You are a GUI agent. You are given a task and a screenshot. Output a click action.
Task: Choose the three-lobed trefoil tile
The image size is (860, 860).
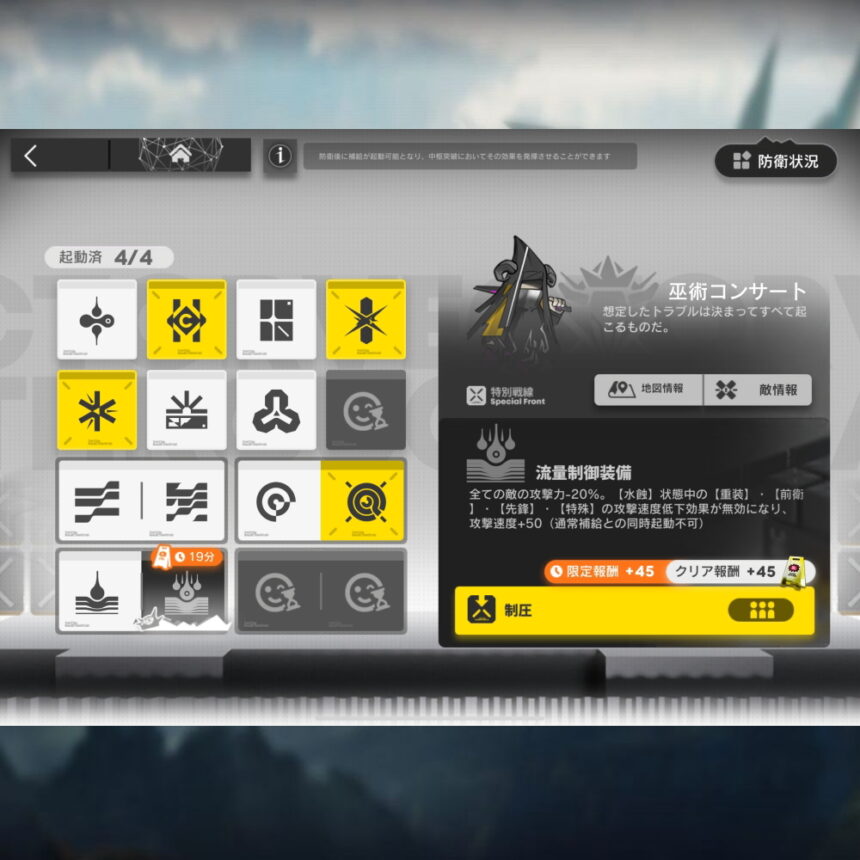[x=276, y=410]
